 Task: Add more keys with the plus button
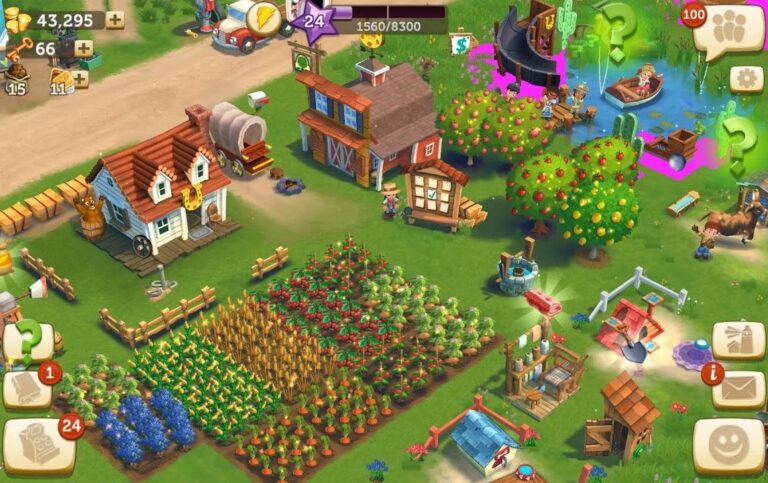[83, 48]
